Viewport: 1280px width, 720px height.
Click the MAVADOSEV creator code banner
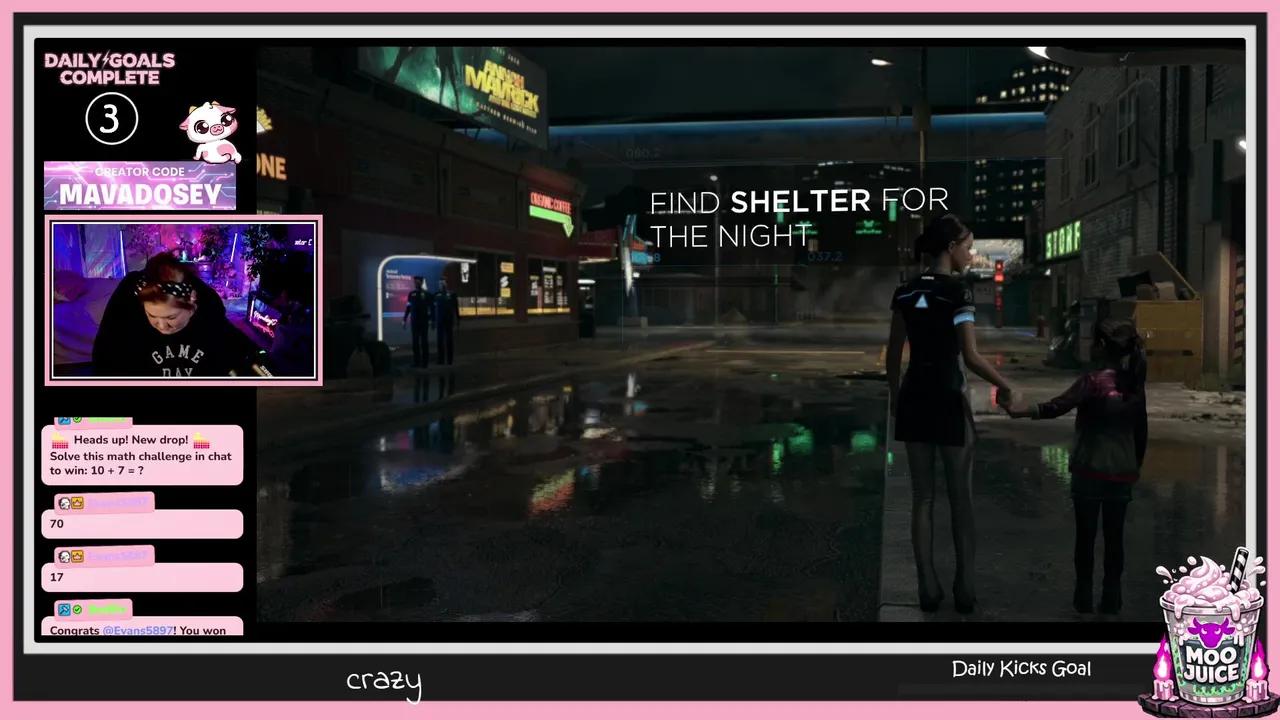point(140,186)
